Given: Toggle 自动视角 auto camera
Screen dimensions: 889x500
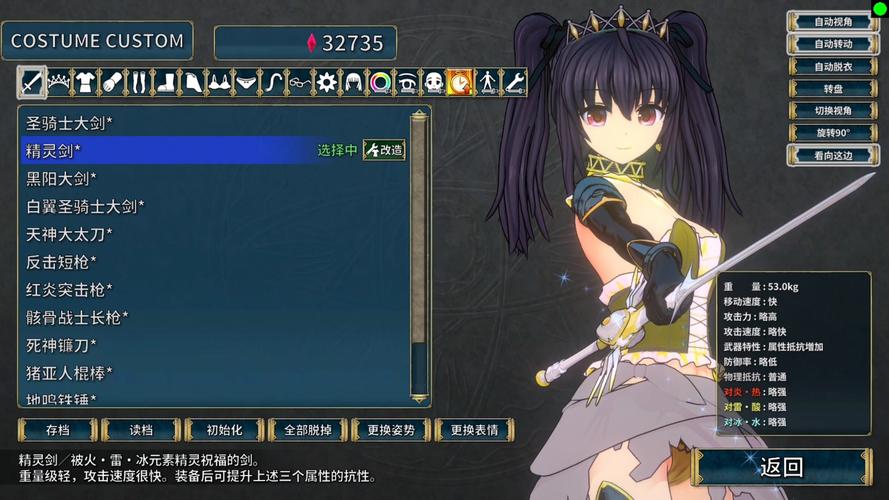Looking at the screenshot, I should pos(833,22).
